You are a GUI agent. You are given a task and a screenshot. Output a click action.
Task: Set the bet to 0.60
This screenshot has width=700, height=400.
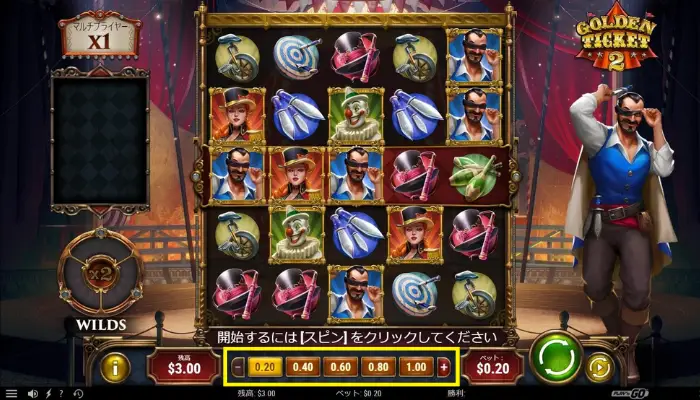point(338,367)
